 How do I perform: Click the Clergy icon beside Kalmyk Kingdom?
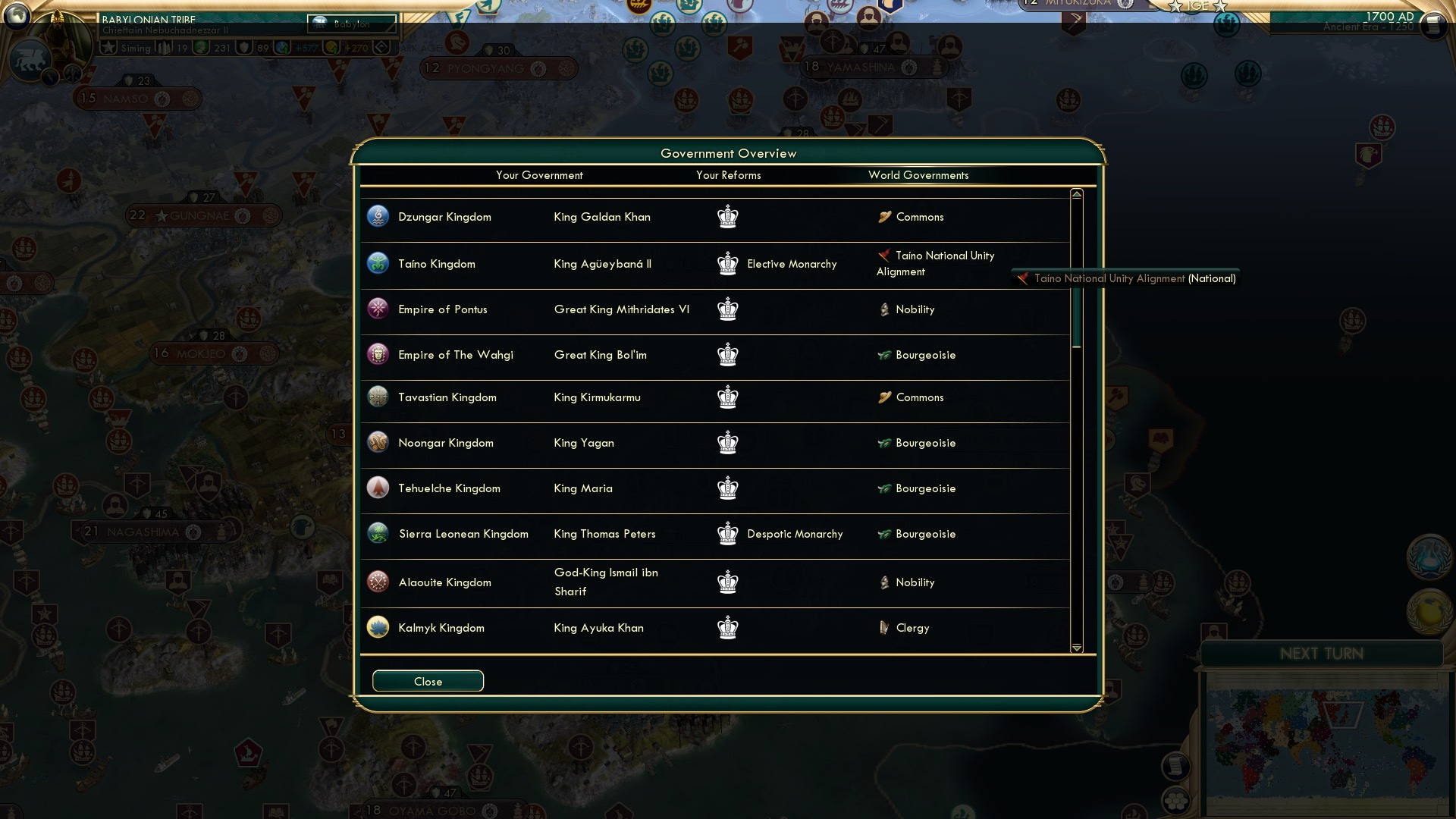[884, 627]
